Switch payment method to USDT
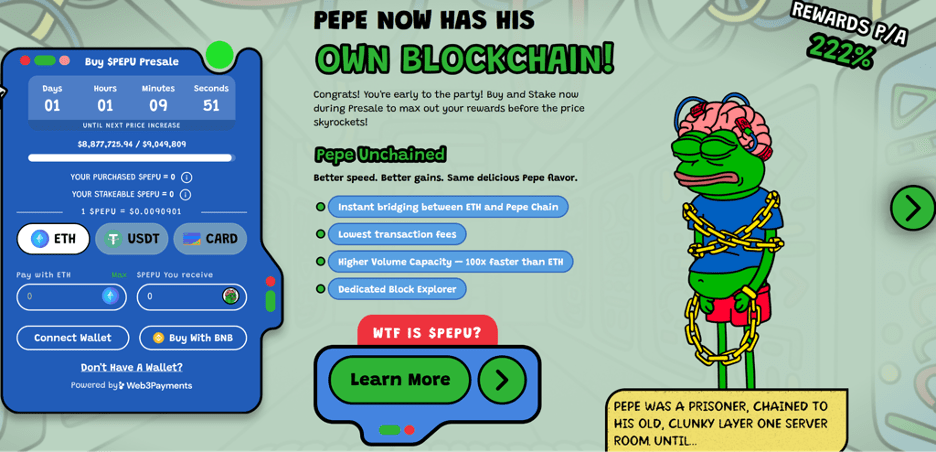This screenshot has width=936, height=452. point(132,239)
